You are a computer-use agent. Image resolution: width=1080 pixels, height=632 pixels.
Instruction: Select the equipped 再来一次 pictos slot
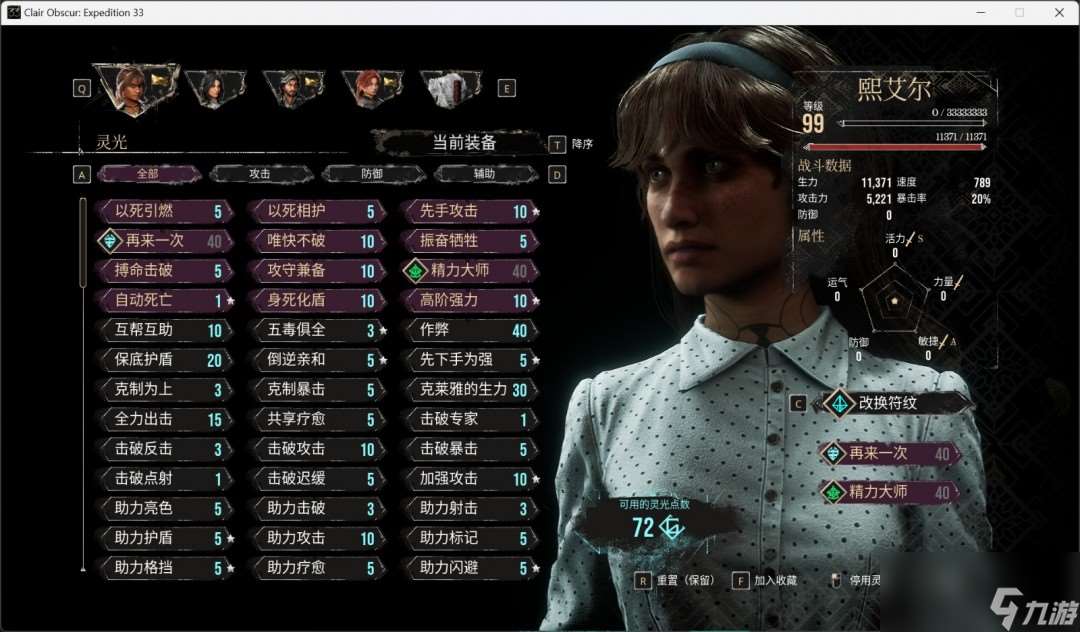pos(887,453)
